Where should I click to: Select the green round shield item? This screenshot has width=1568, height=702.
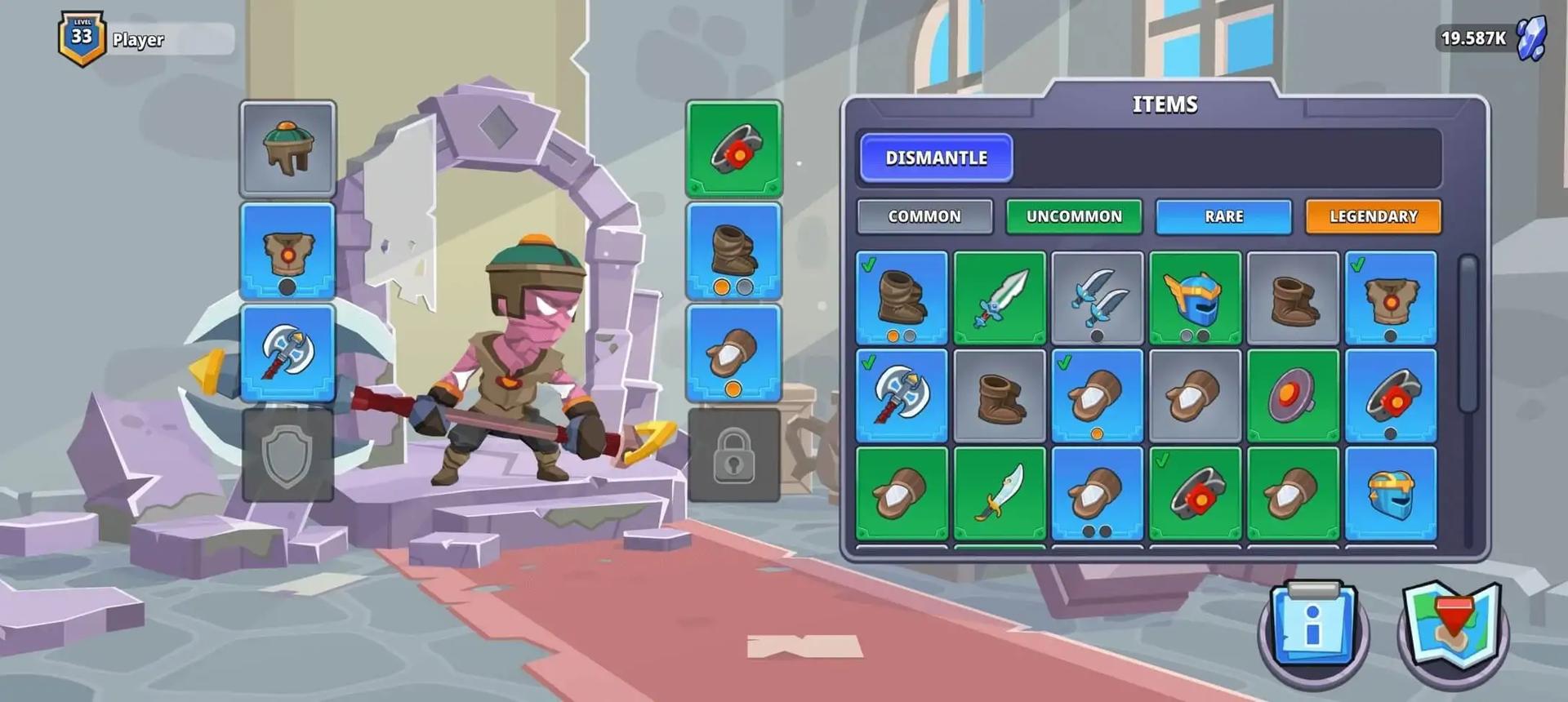(1293, 396)
